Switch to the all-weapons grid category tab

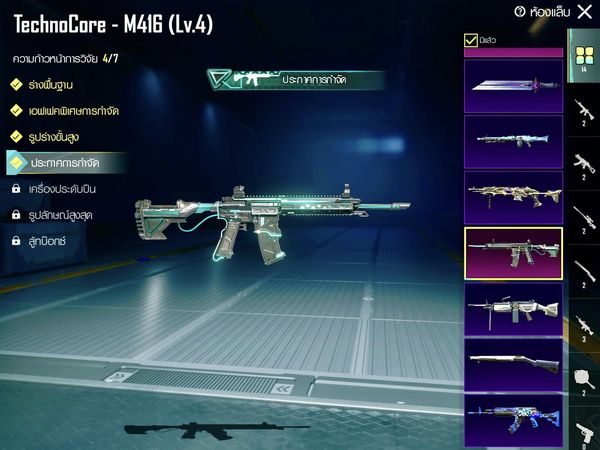[x=583, y=55]
